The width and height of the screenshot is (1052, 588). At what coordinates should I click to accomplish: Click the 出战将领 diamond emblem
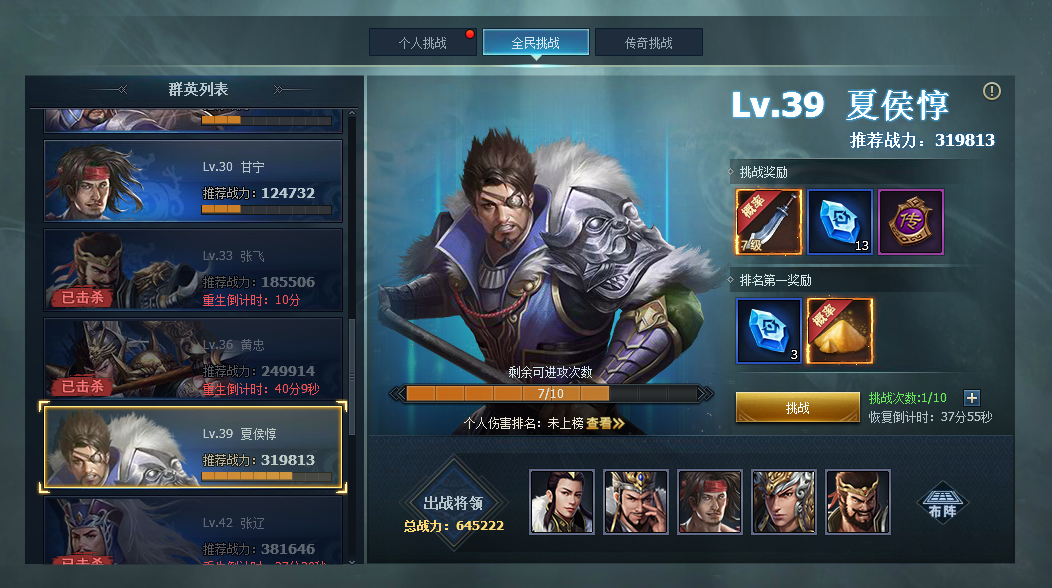click(x=454, y=504)
